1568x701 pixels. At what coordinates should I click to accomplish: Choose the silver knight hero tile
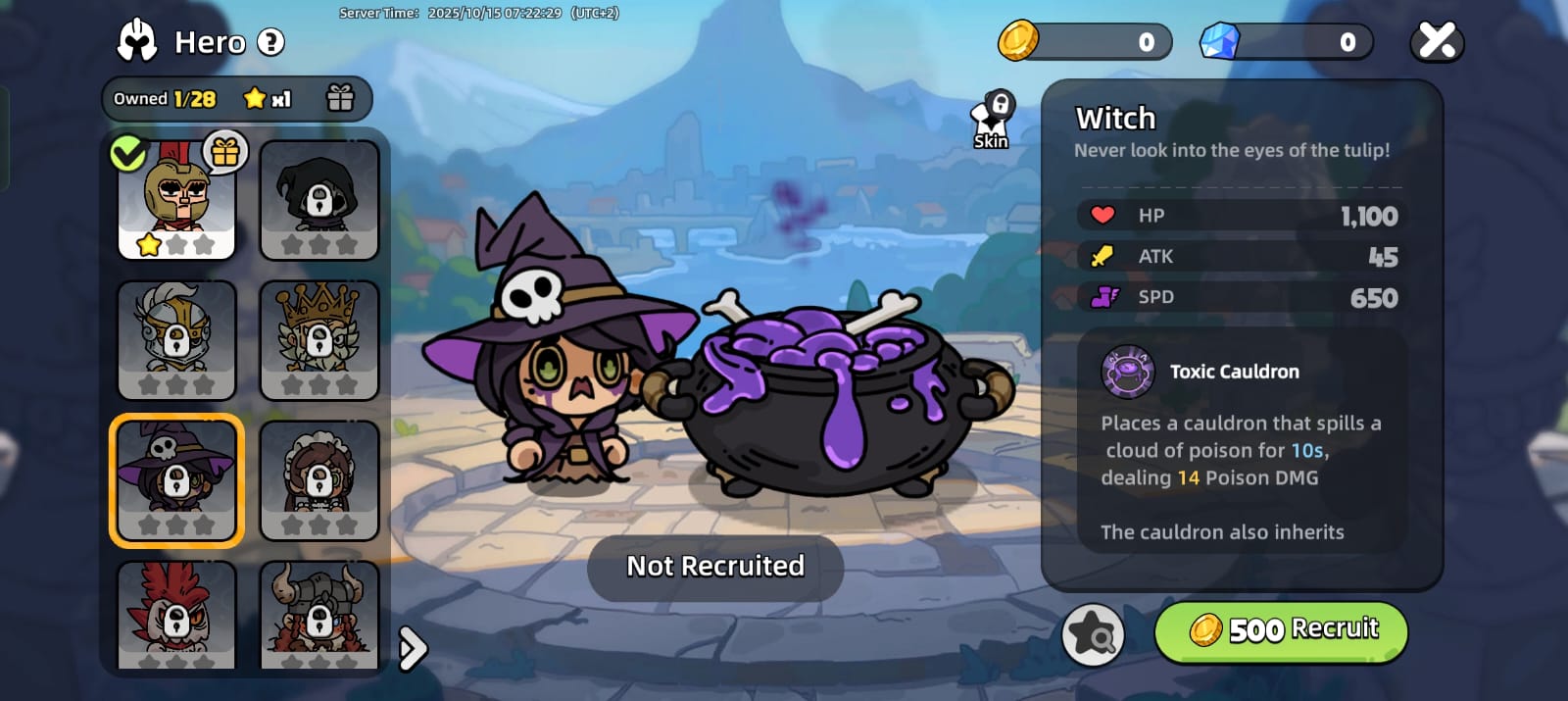point(176,340)
